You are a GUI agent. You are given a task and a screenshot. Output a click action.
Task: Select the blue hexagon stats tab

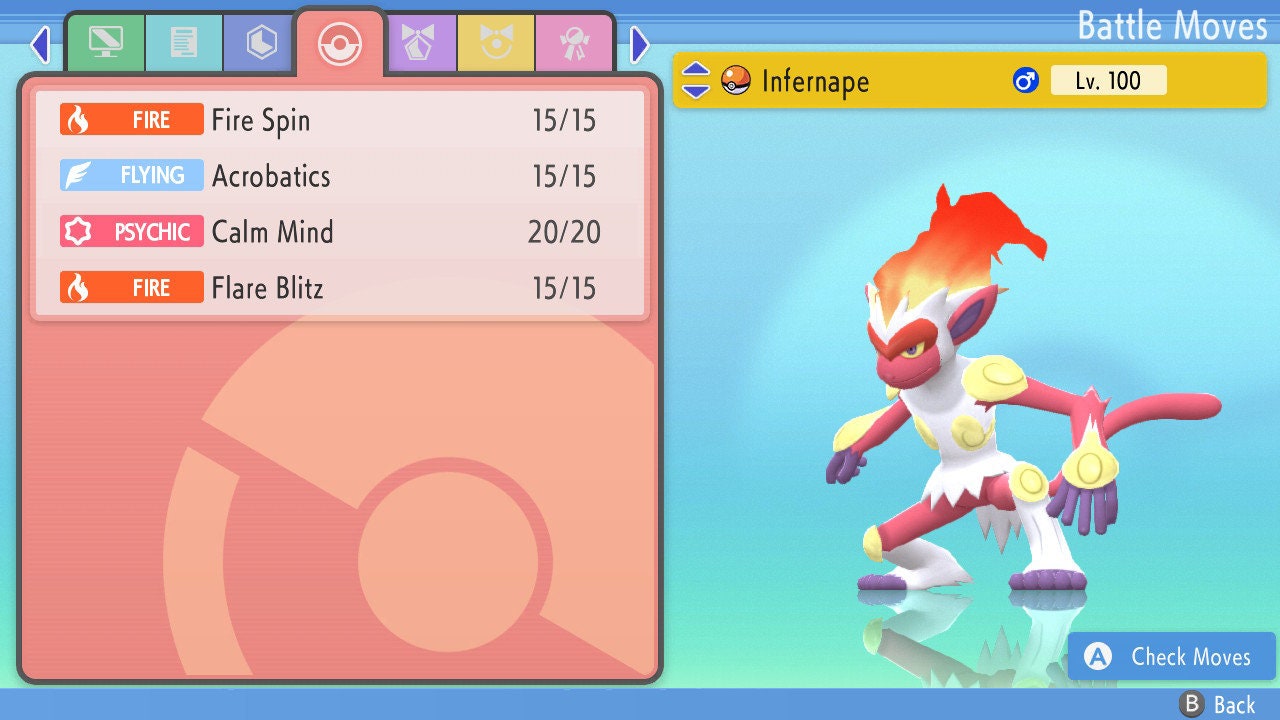pyautogui.click(x=261, y=43)
